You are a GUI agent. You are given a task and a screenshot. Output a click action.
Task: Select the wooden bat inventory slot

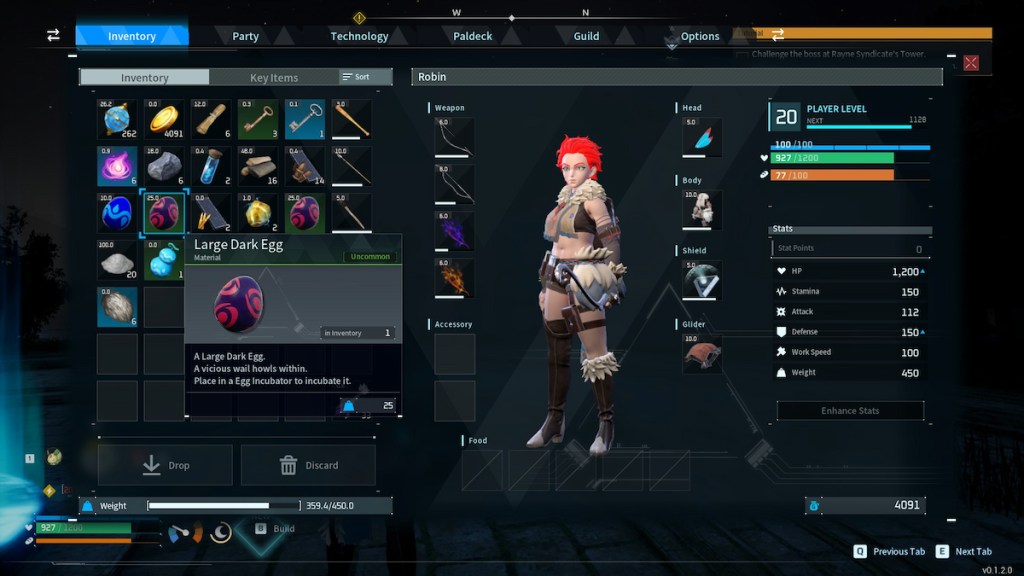(351, 119)
